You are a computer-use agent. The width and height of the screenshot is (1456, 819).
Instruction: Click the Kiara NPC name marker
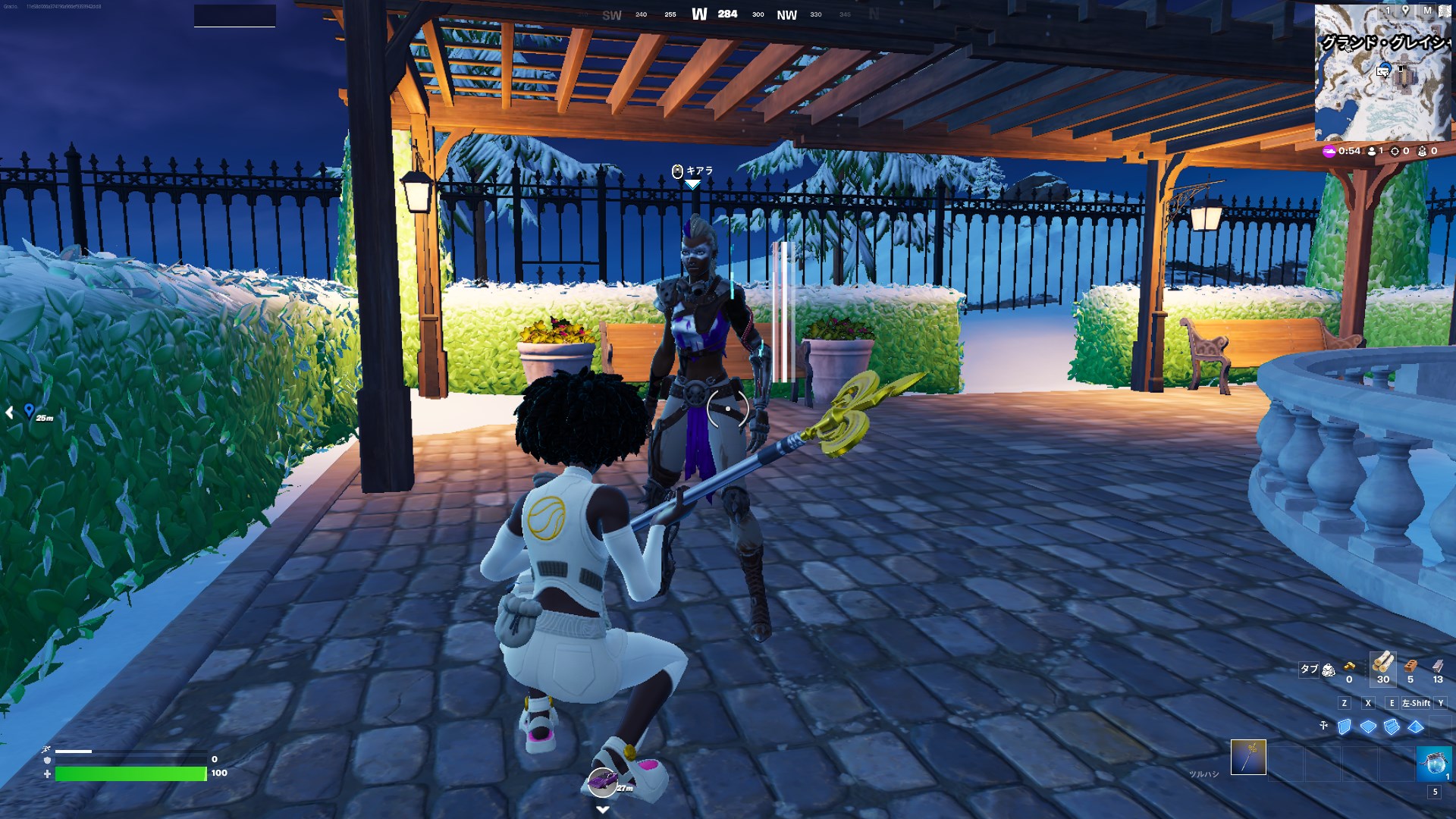click(692, 171)
